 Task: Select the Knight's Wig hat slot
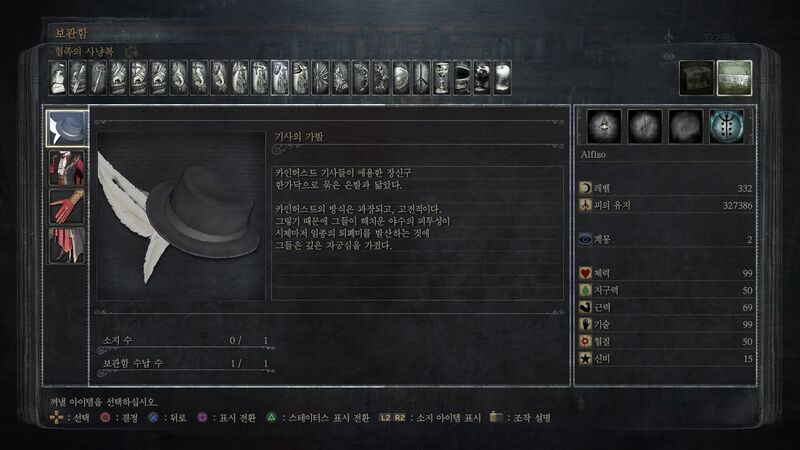[x=67, y=128]
